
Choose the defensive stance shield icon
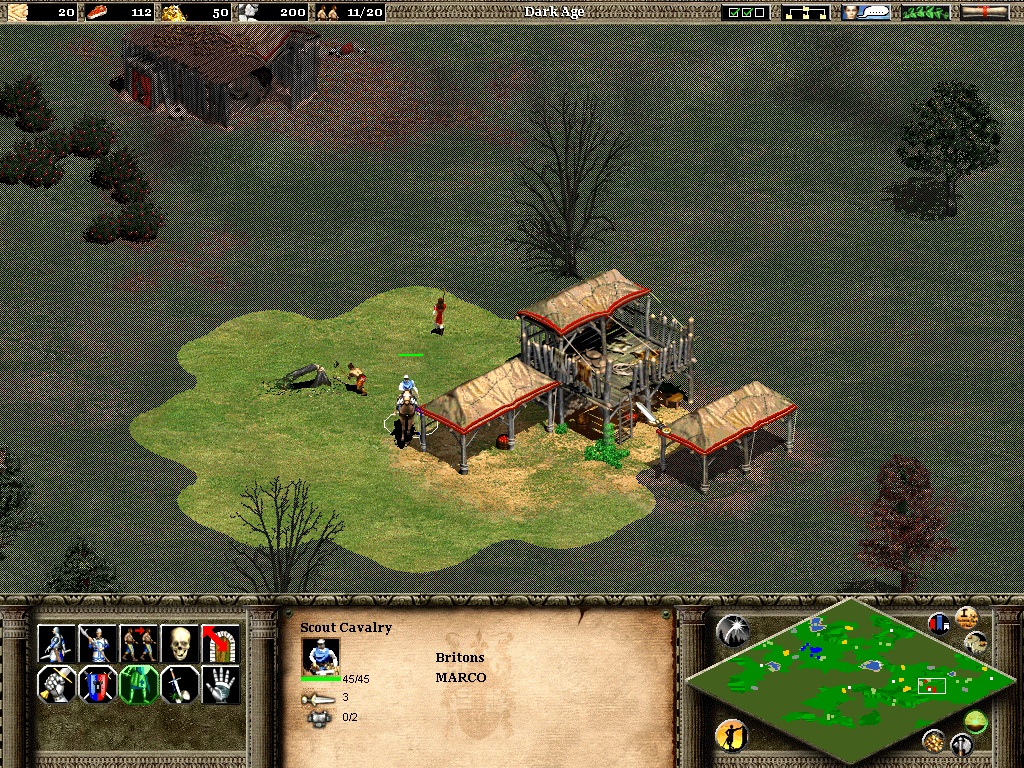click(97, 685)
